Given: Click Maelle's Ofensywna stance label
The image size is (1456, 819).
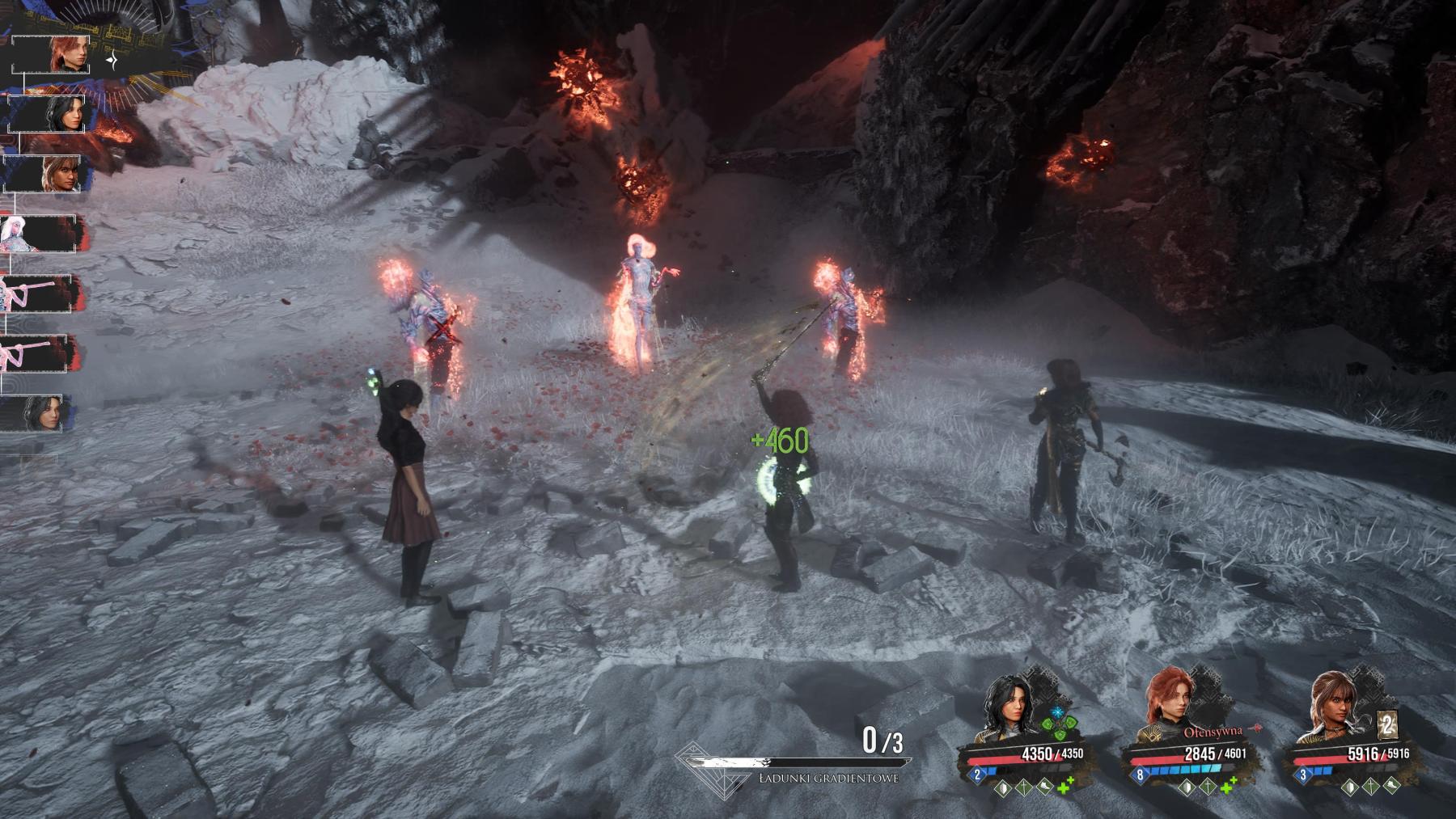Looking at the screenshot, I should click(x=1213, y=732).
